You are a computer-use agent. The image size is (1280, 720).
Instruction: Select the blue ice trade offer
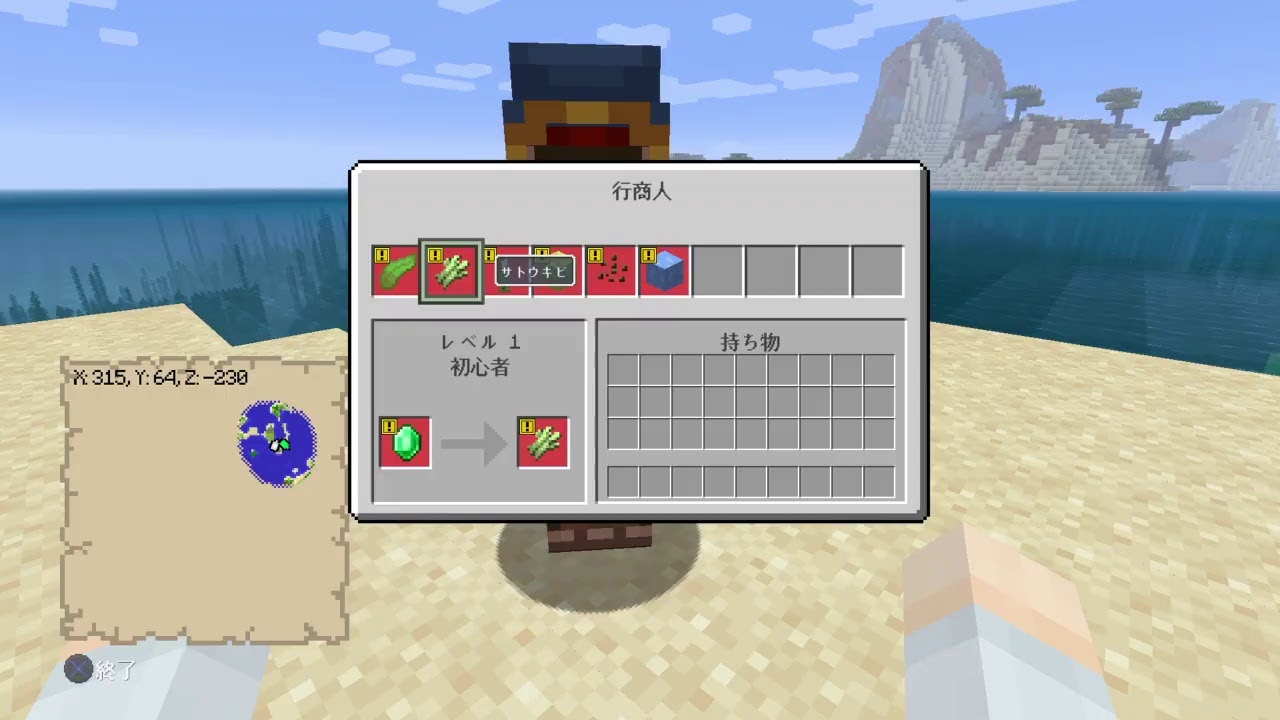point(664,271)
